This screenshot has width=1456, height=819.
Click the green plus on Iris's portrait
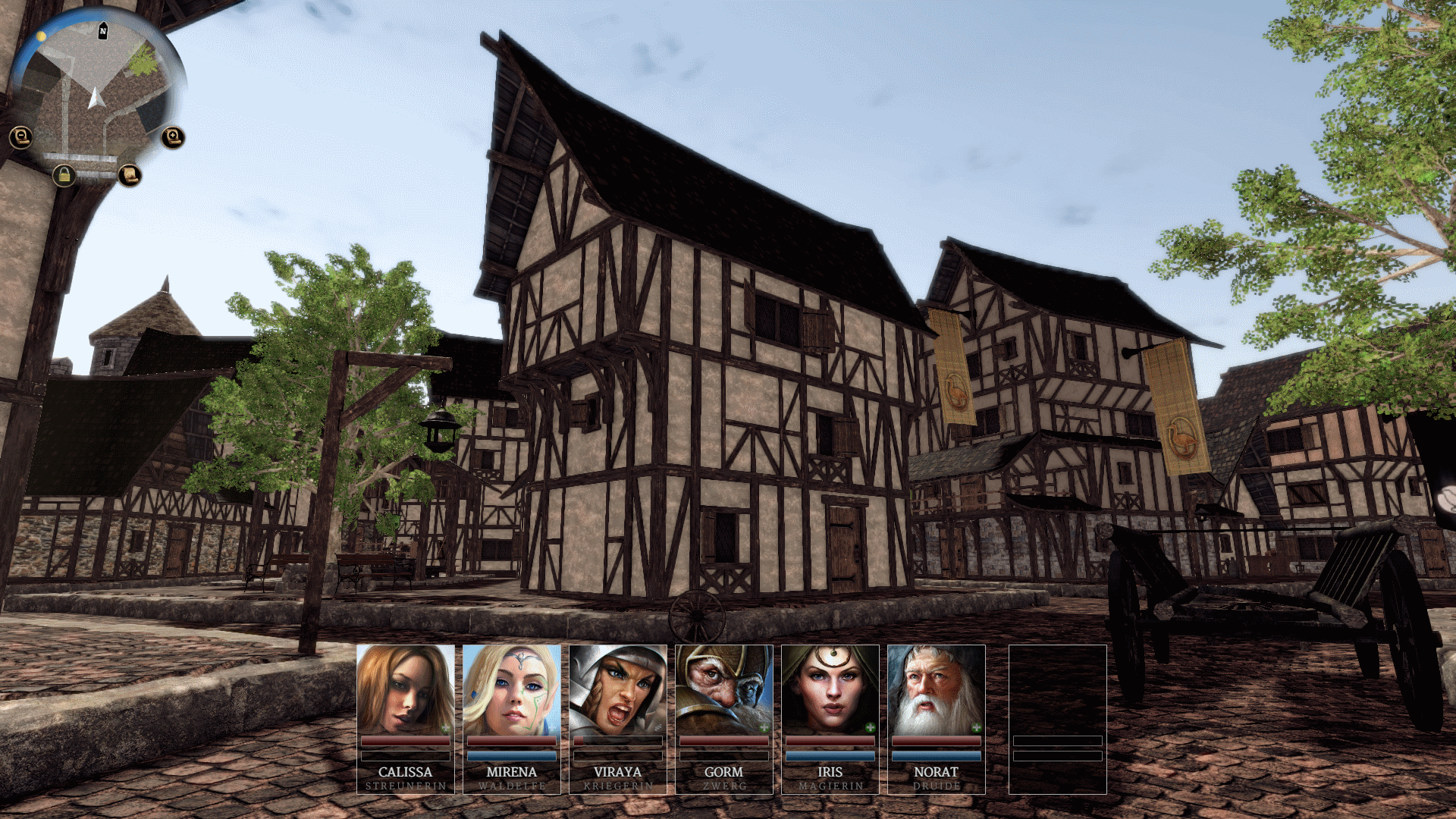pyautogui.click(x=871, y=728)
